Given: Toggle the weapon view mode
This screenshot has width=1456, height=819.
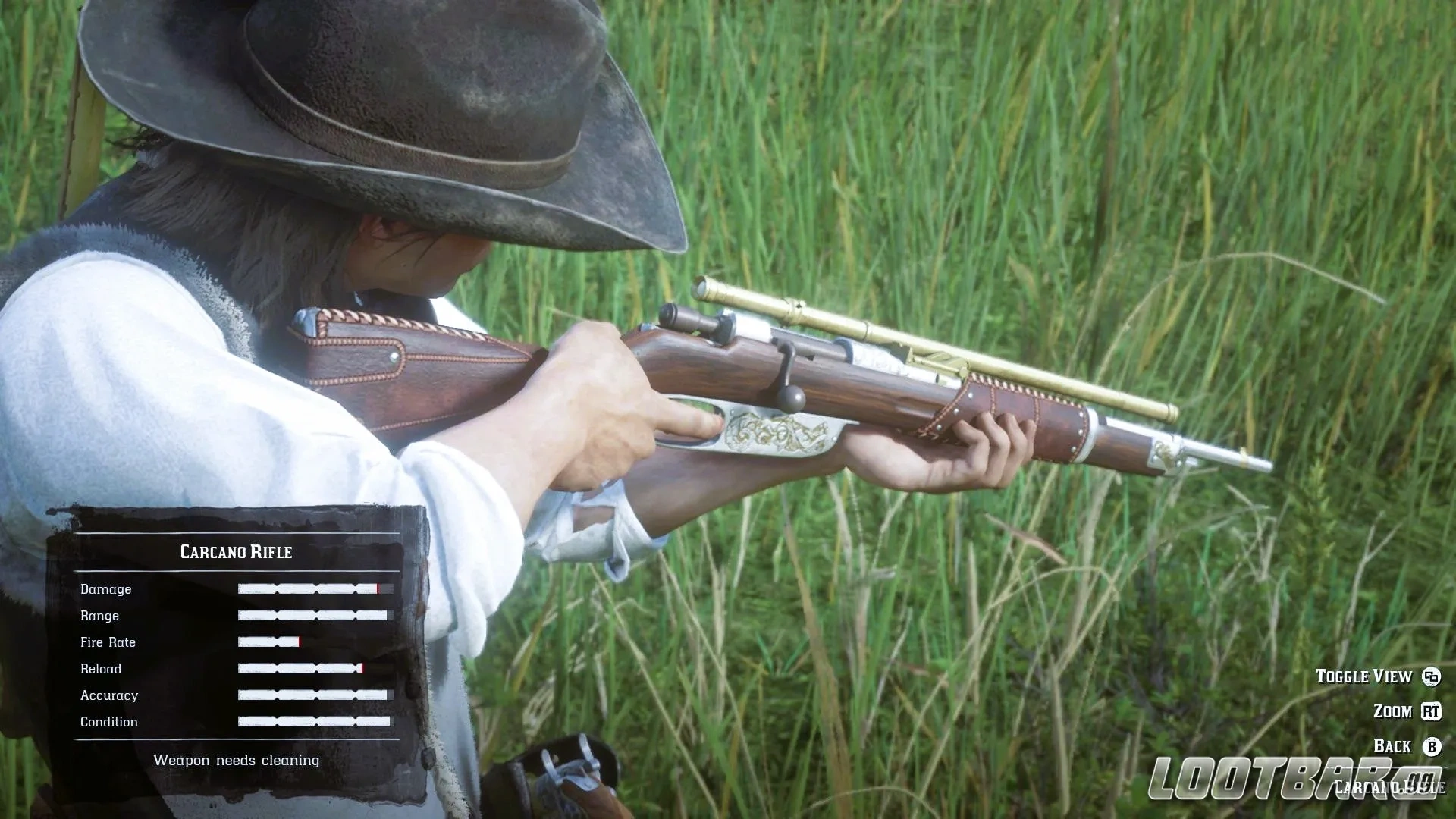Looking at the screenshot, I should pyautogui.click(x=1366, y=676).
